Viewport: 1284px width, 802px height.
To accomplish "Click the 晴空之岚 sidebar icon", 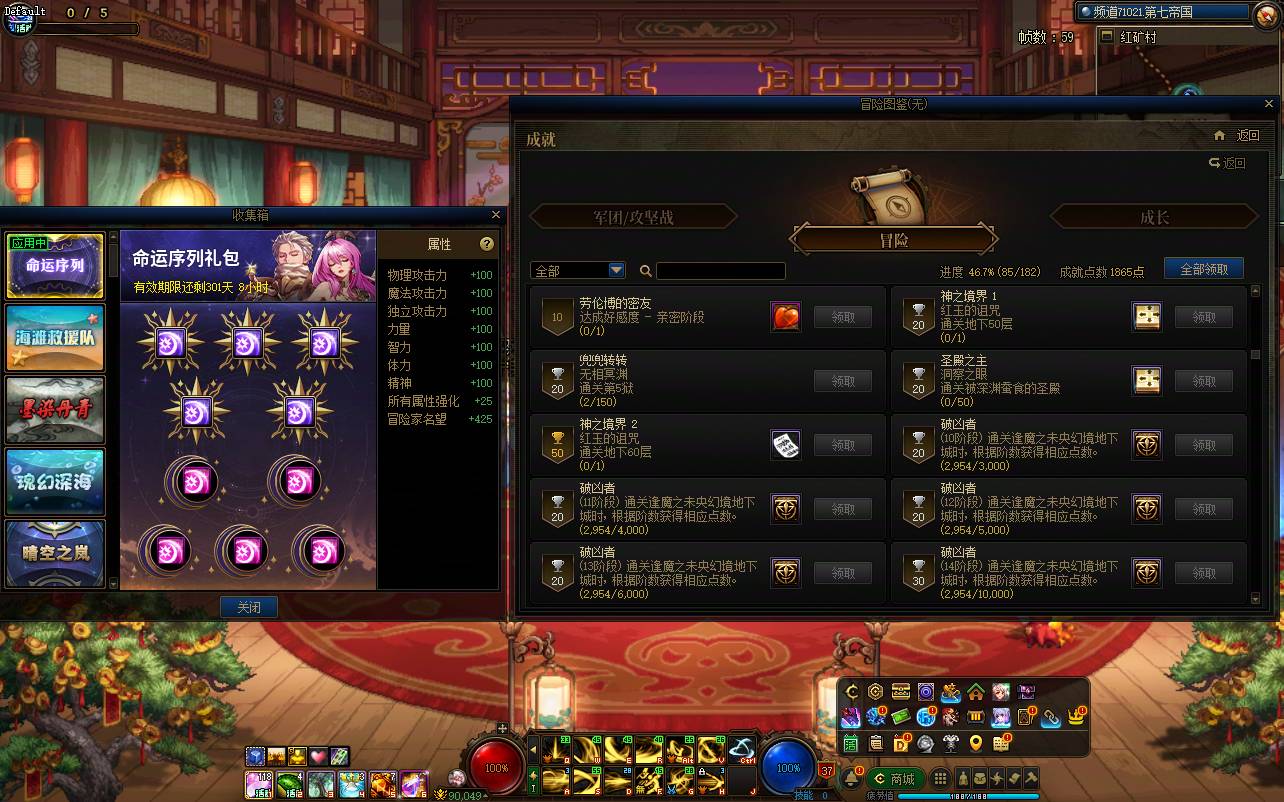I will pos(55,553).
